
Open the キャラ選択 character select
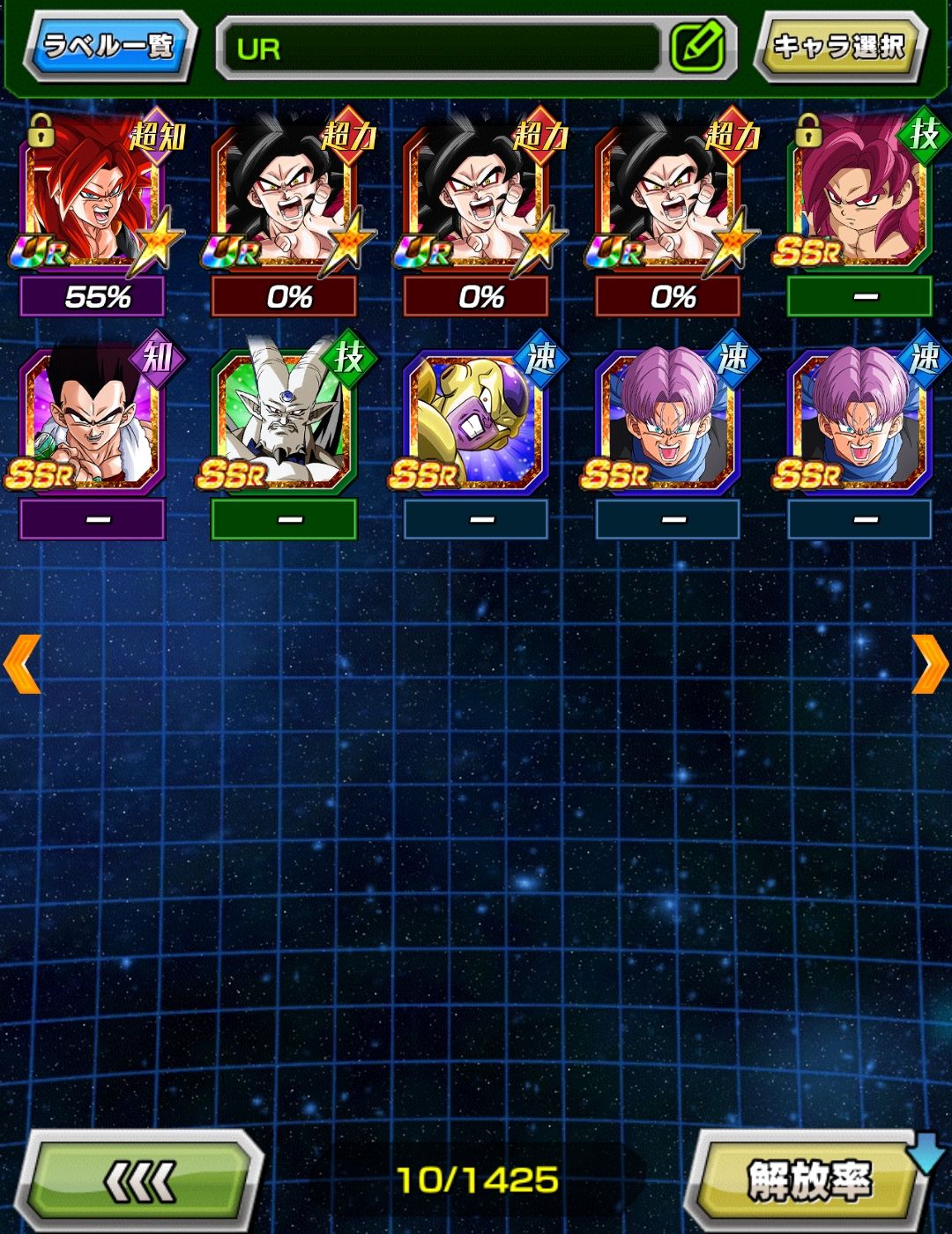[x=838, y=46]
